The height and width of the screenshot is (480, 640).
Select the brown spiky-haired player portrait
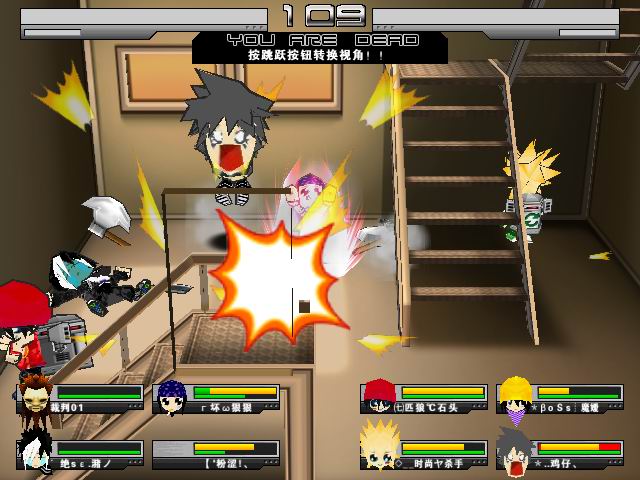point(34,396)
